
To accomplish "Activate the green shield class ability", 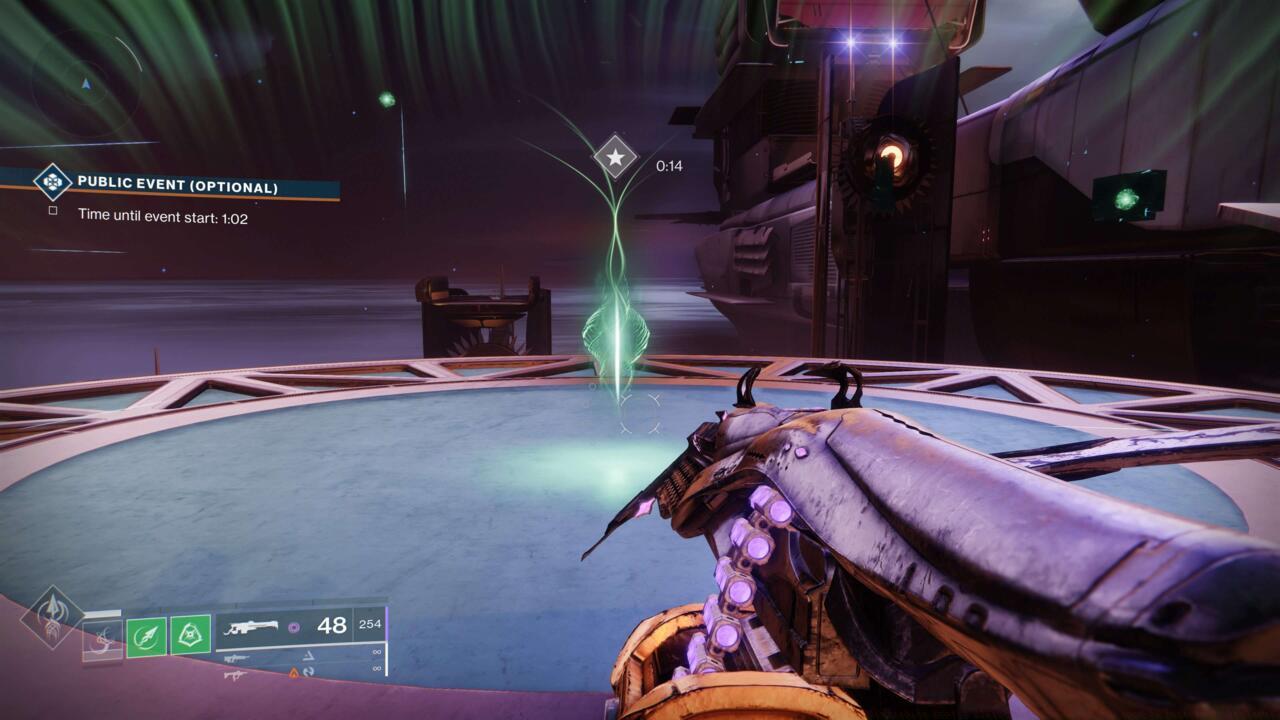I will click(x=190, y=635).
